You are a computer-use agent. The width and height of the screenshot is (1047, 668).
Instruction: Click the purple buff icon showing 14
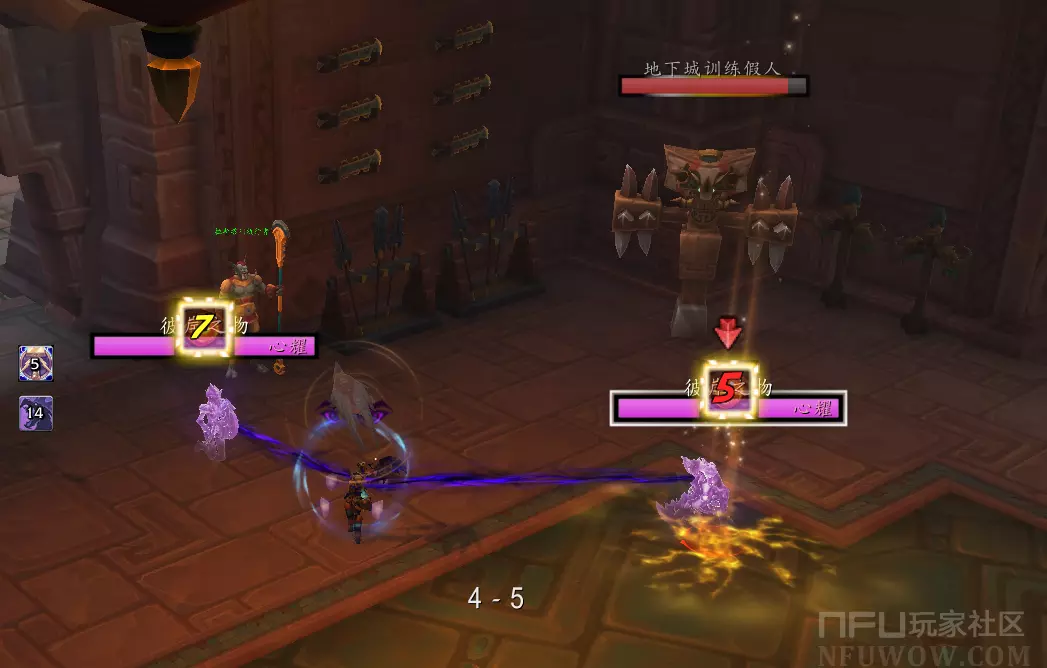coord(35,412)
